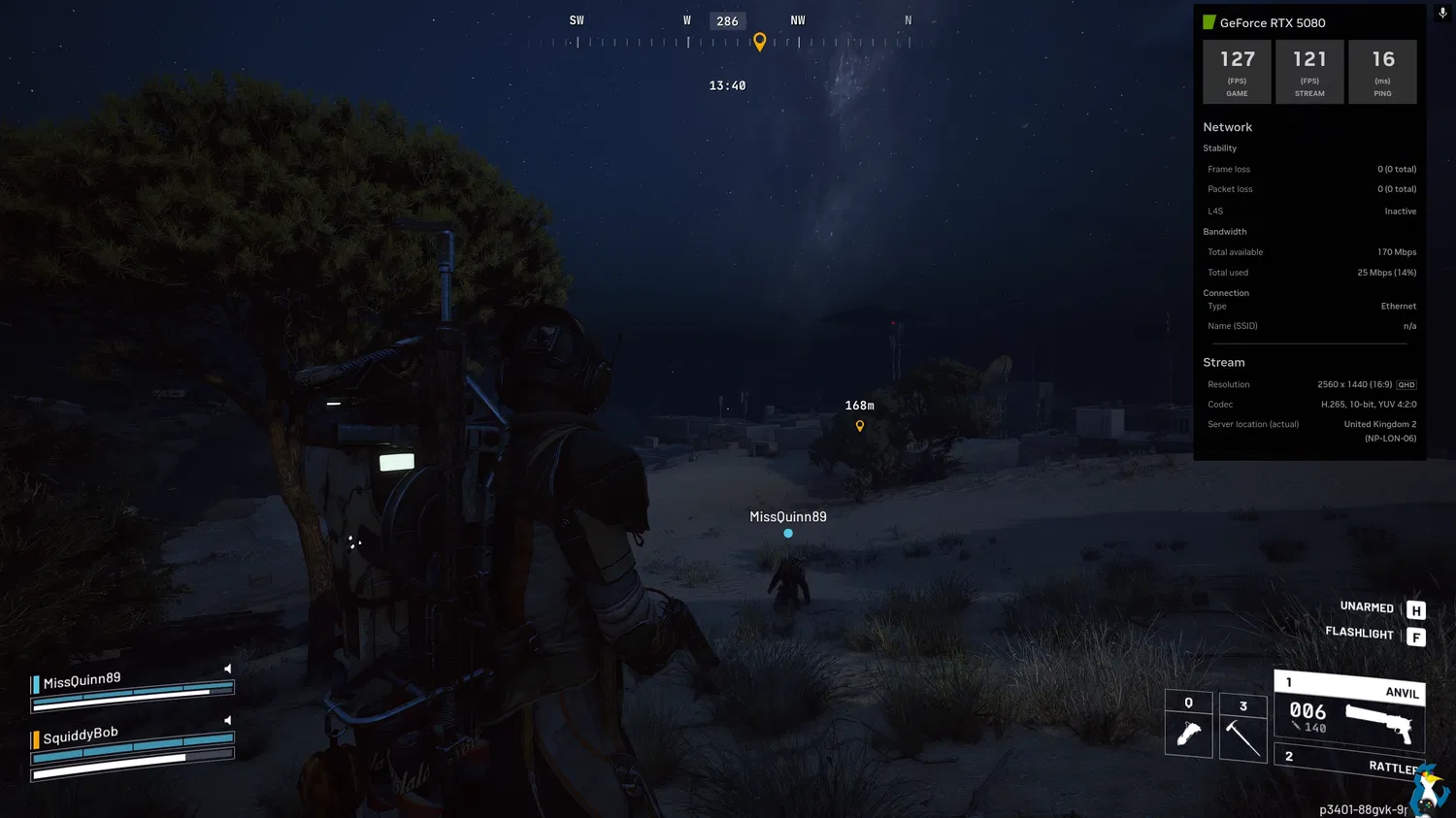Click the microphone icon in the corner

tap(1442, 14)
